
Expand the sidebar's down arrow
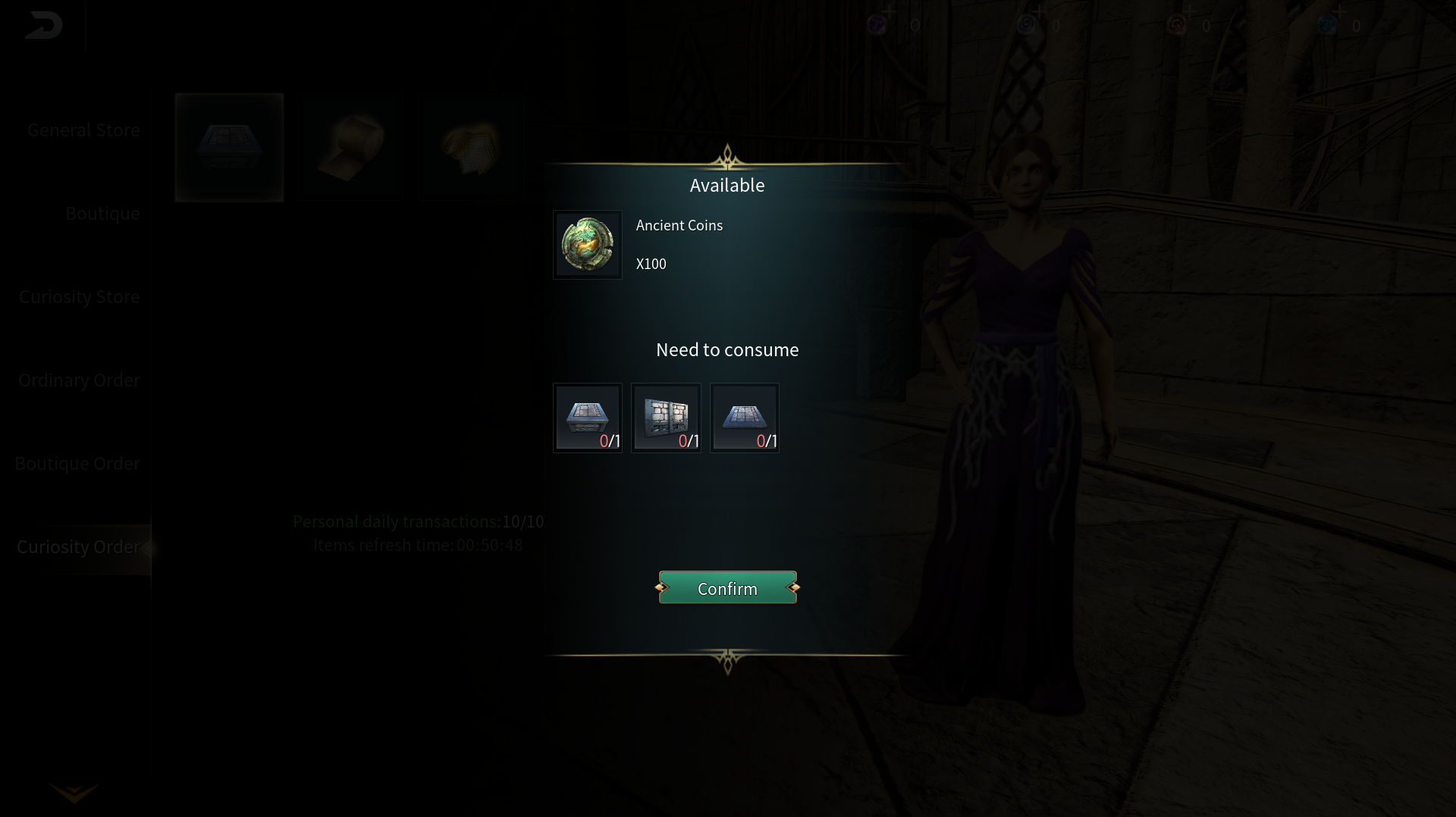(74, 793)
